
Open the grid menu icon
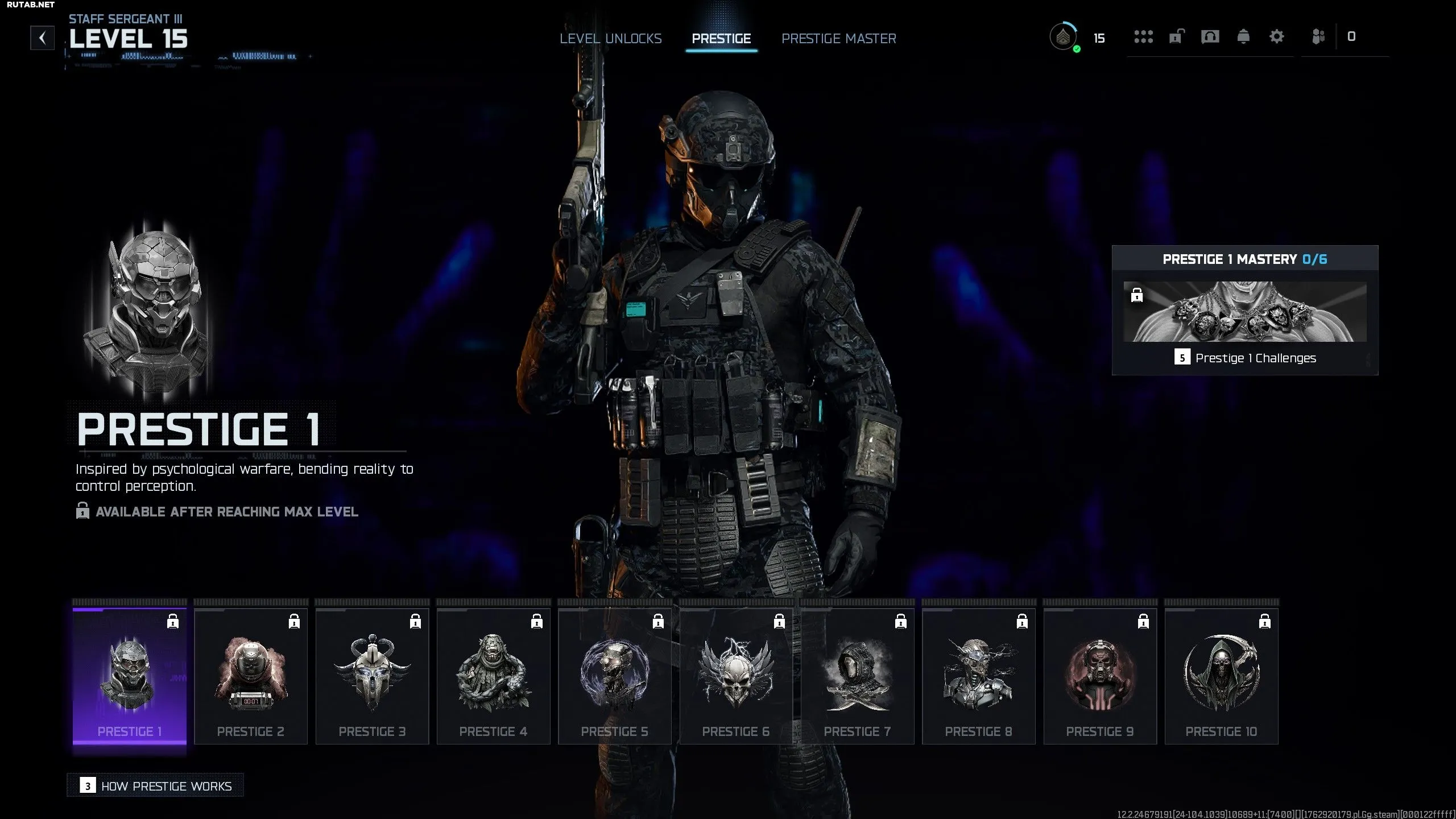(1143, 37)
